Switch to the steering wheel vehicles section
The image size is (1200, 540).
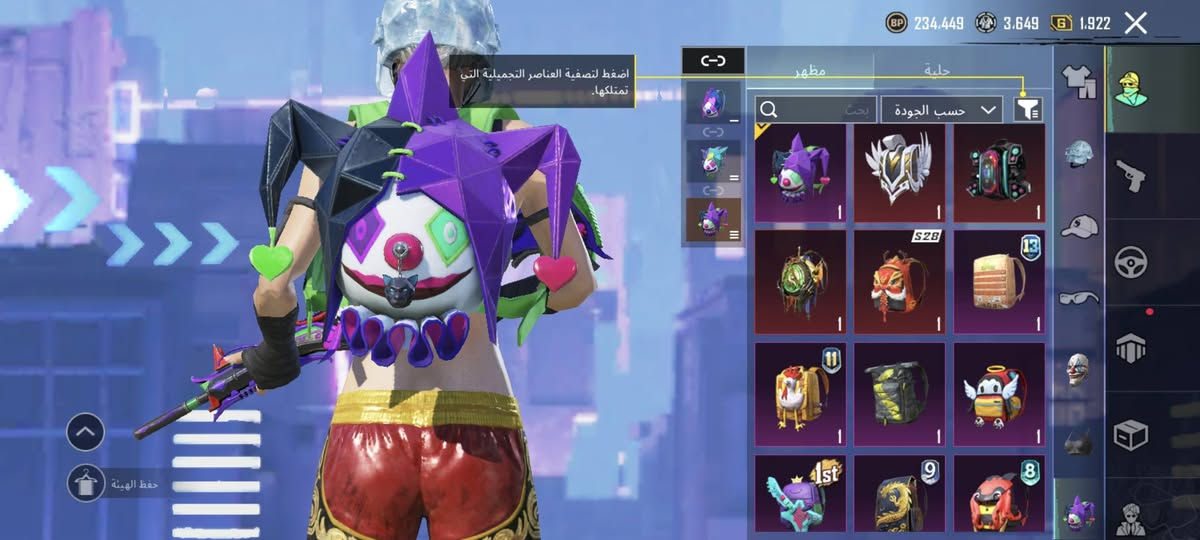click(1133, 261)
